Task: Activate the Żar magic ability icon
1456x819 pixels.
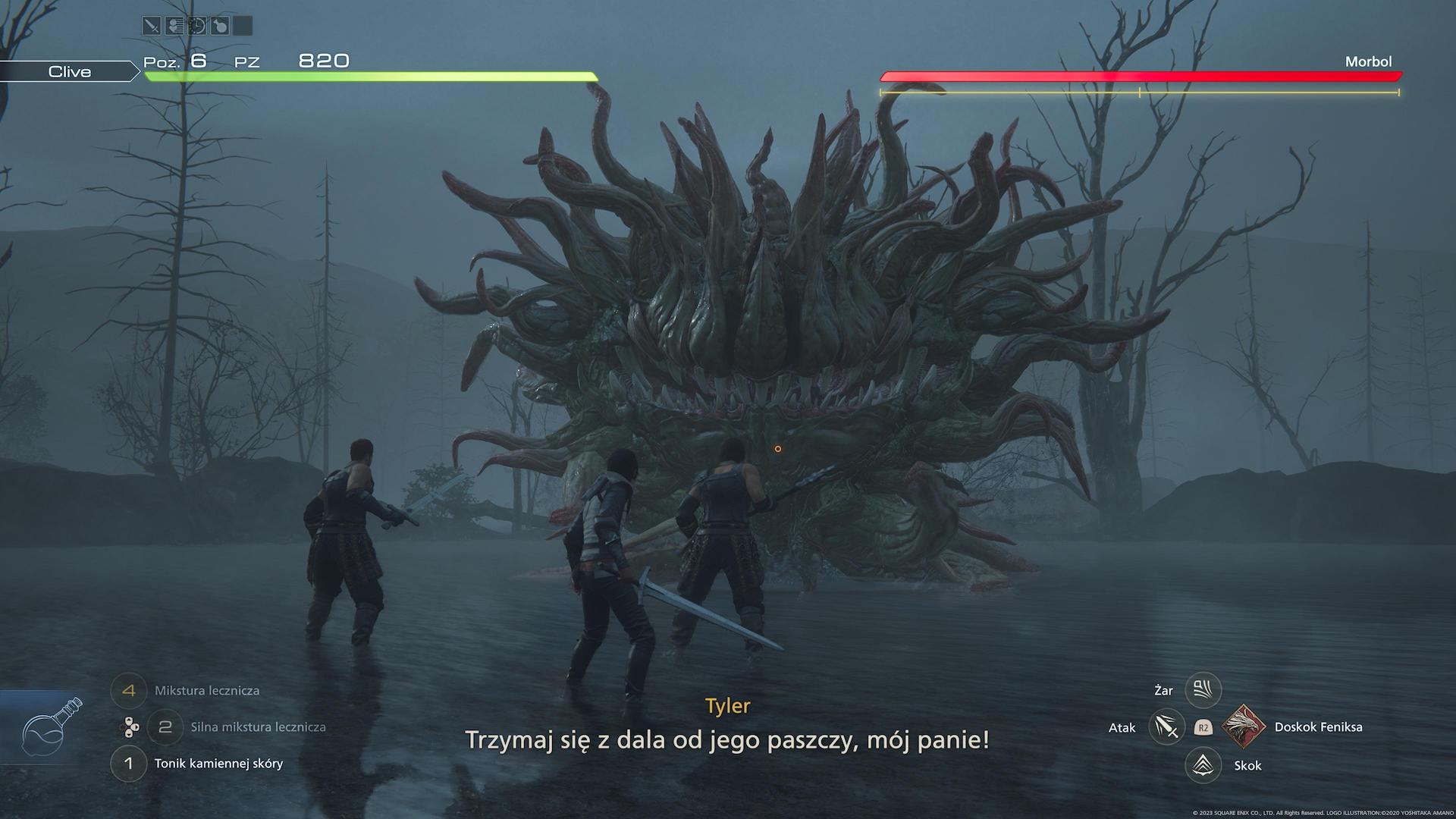Action: coord(1203,690)
